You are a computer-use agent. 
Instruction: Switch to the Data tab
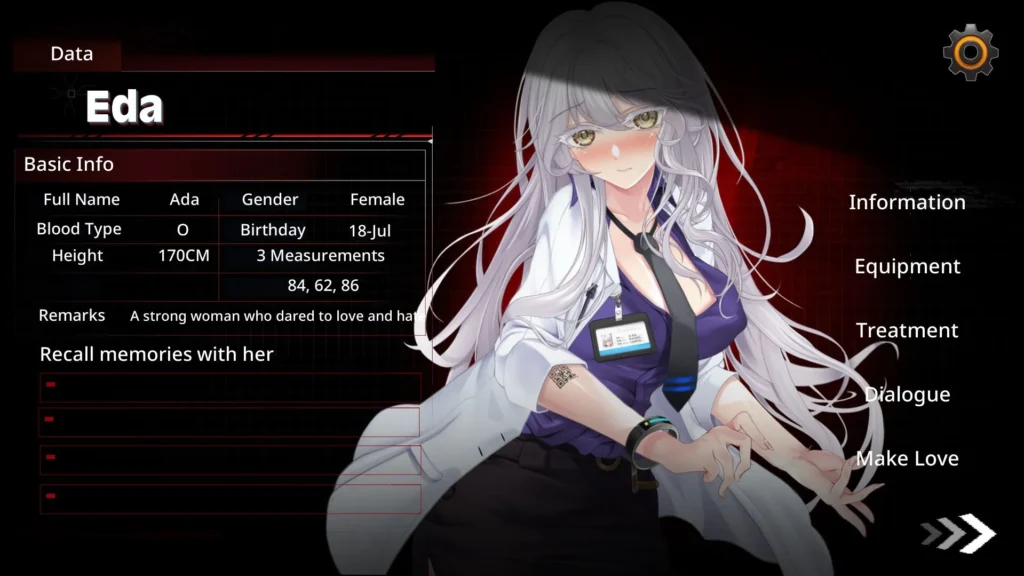click(71, 54)
